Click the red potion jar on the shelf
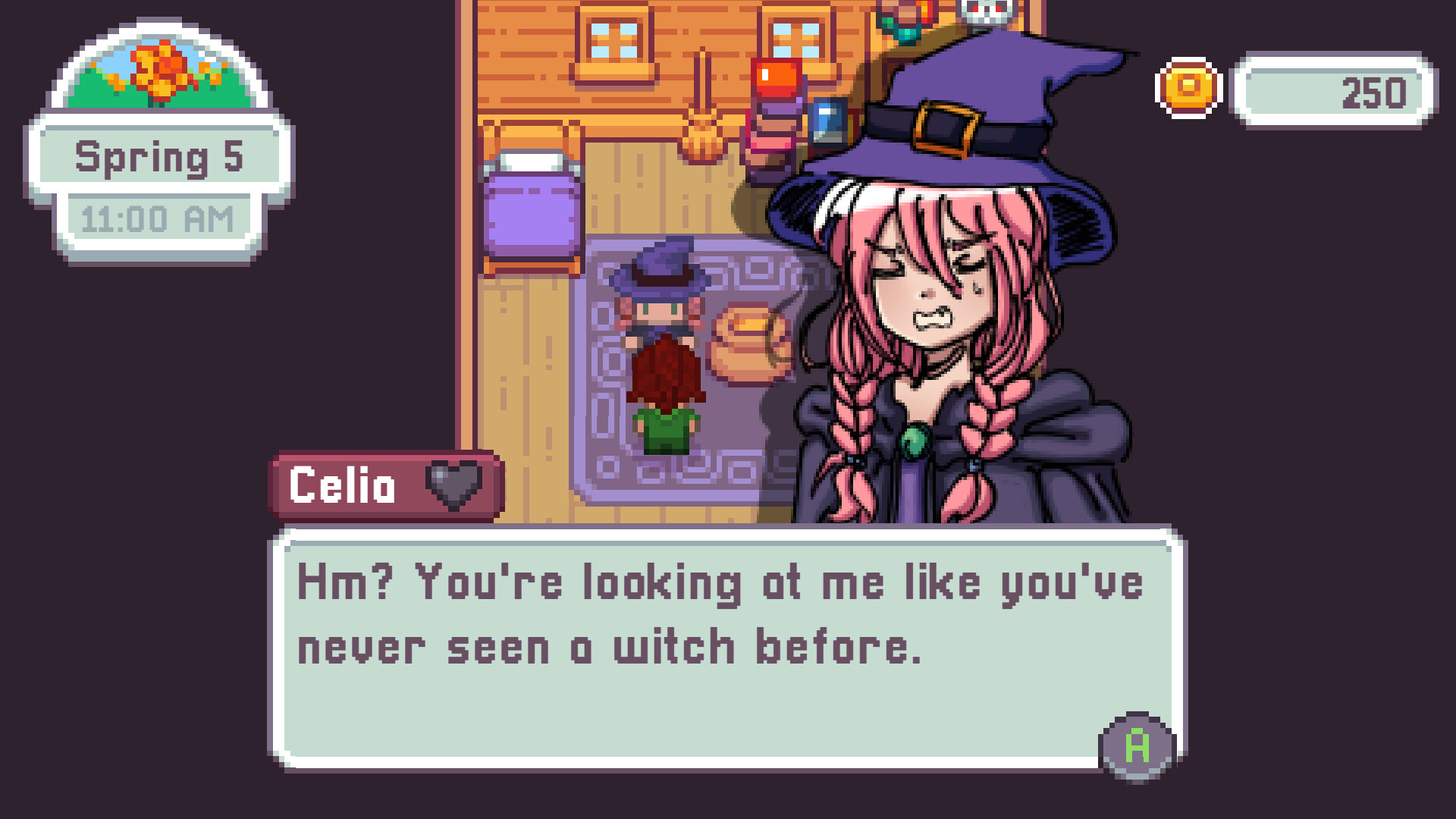This screenshot has width=1456, height=819. (x=775, y=80)
